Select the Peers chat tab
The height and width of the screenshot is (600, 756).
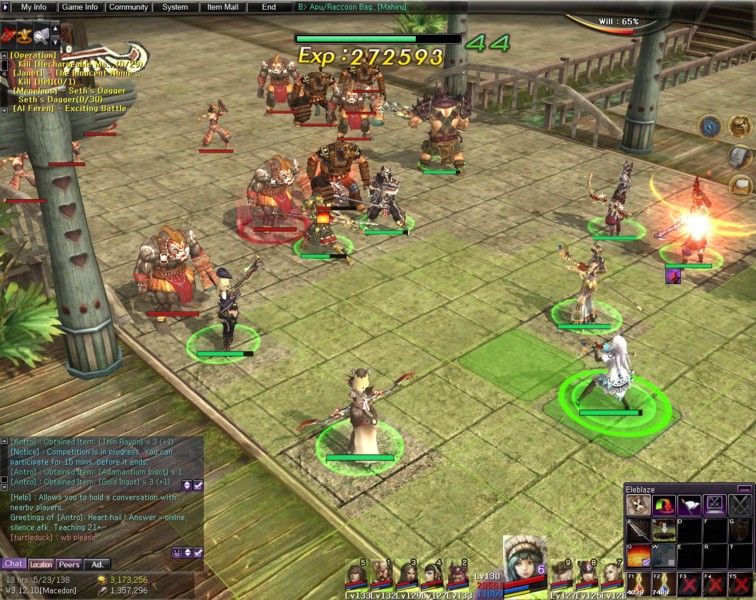pos(69,564)
